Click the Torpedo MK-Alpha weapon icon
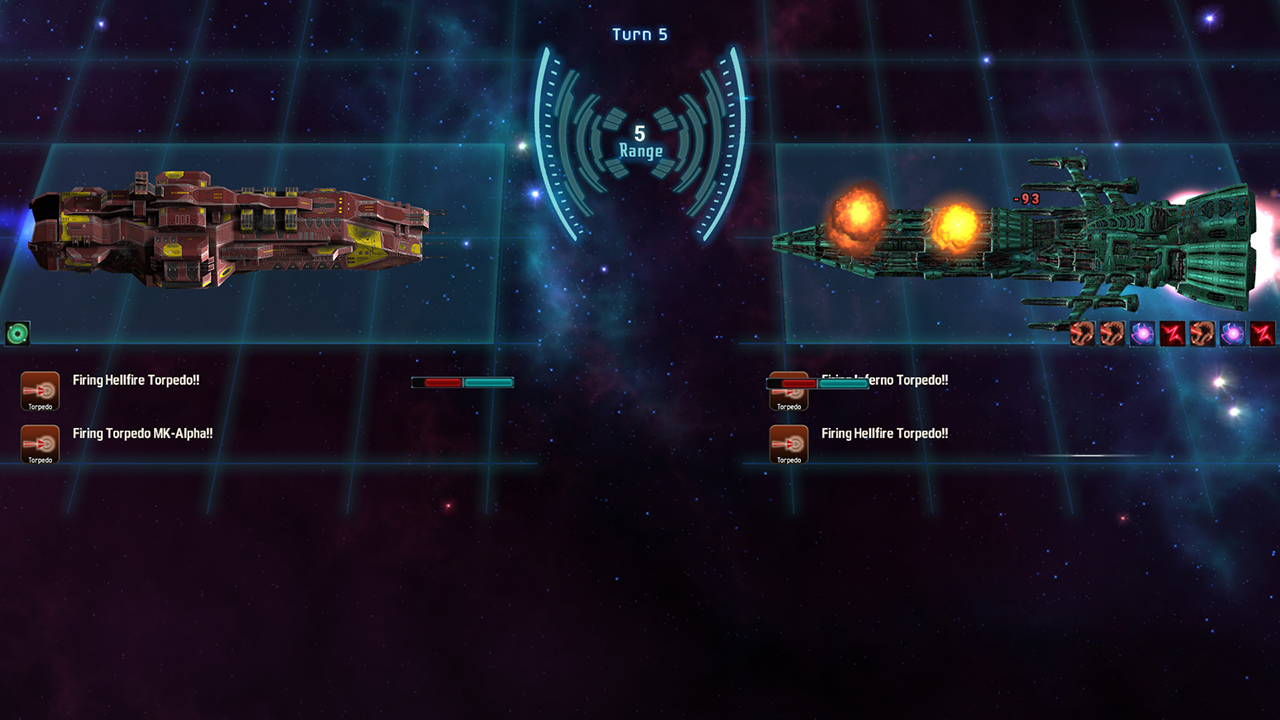This screenshot has height=720, width=1280. 40,444
